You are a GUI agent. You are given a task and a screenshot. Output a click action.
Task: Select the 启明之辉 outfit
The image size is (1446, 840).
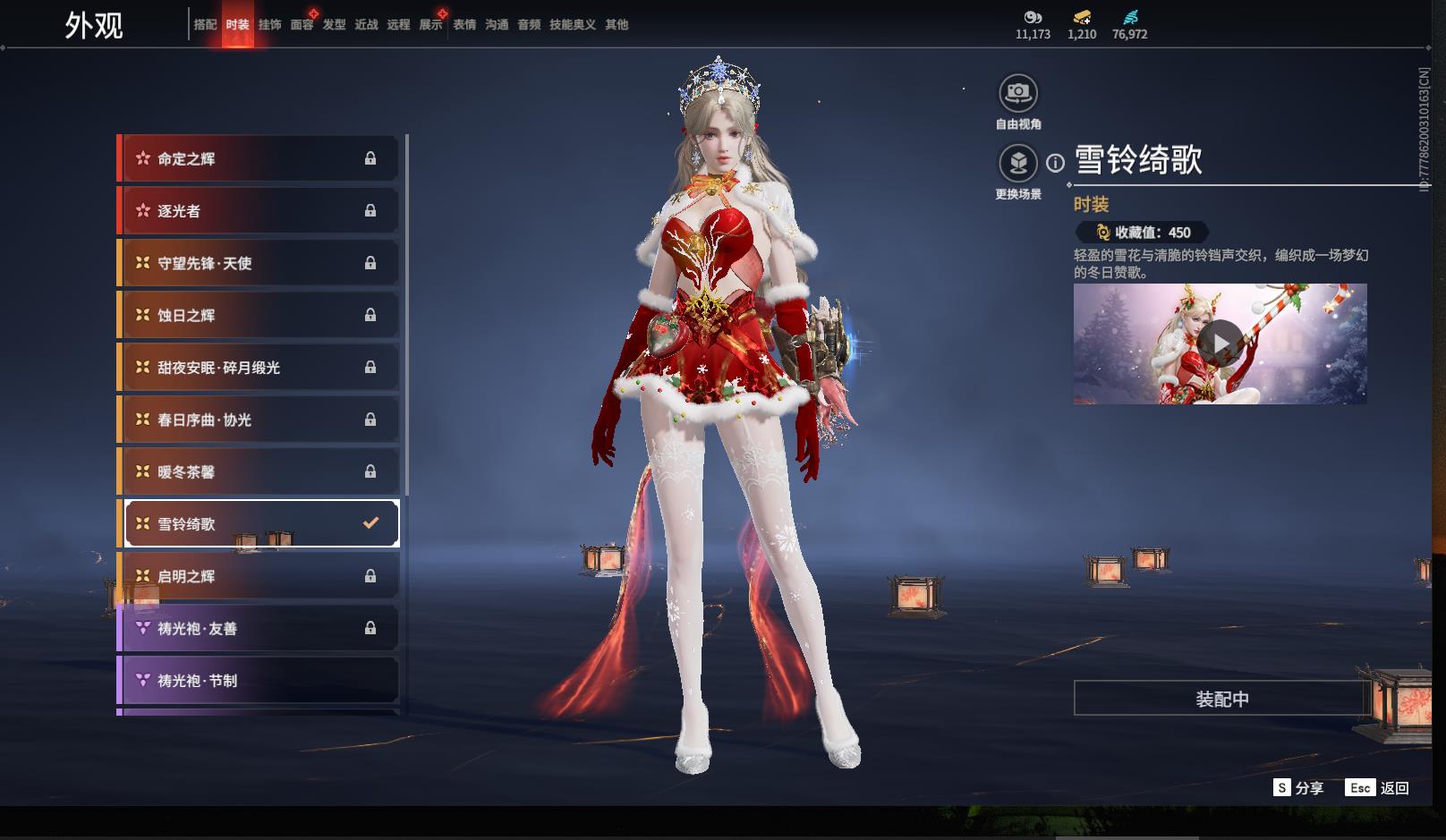pyautogui.click(x=259, y=576)
